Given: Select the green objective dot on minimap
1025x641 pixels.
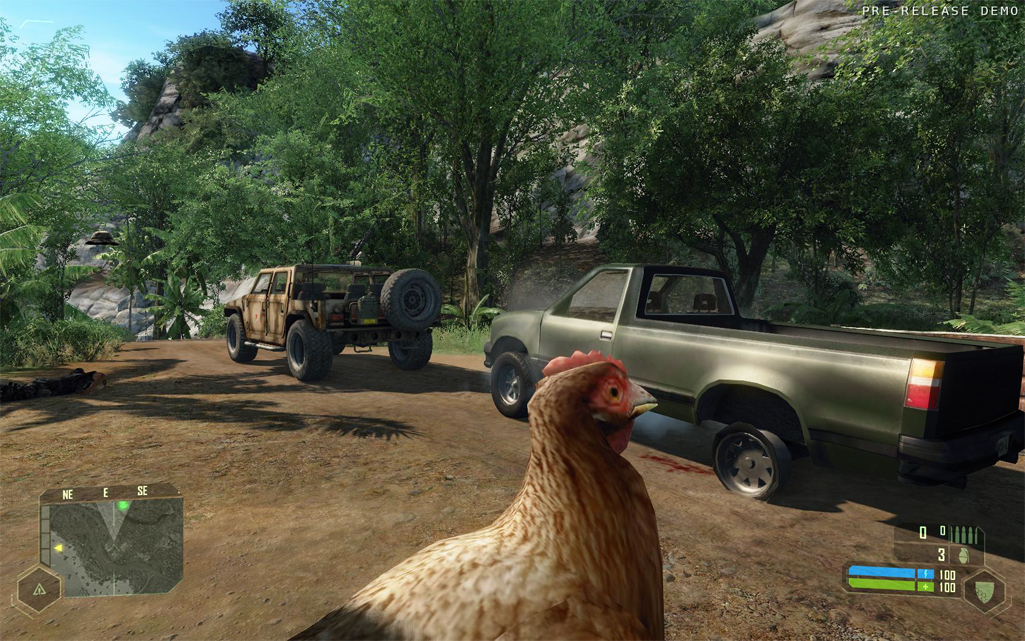Looking at the screenshot, I should tap(123, 506).
